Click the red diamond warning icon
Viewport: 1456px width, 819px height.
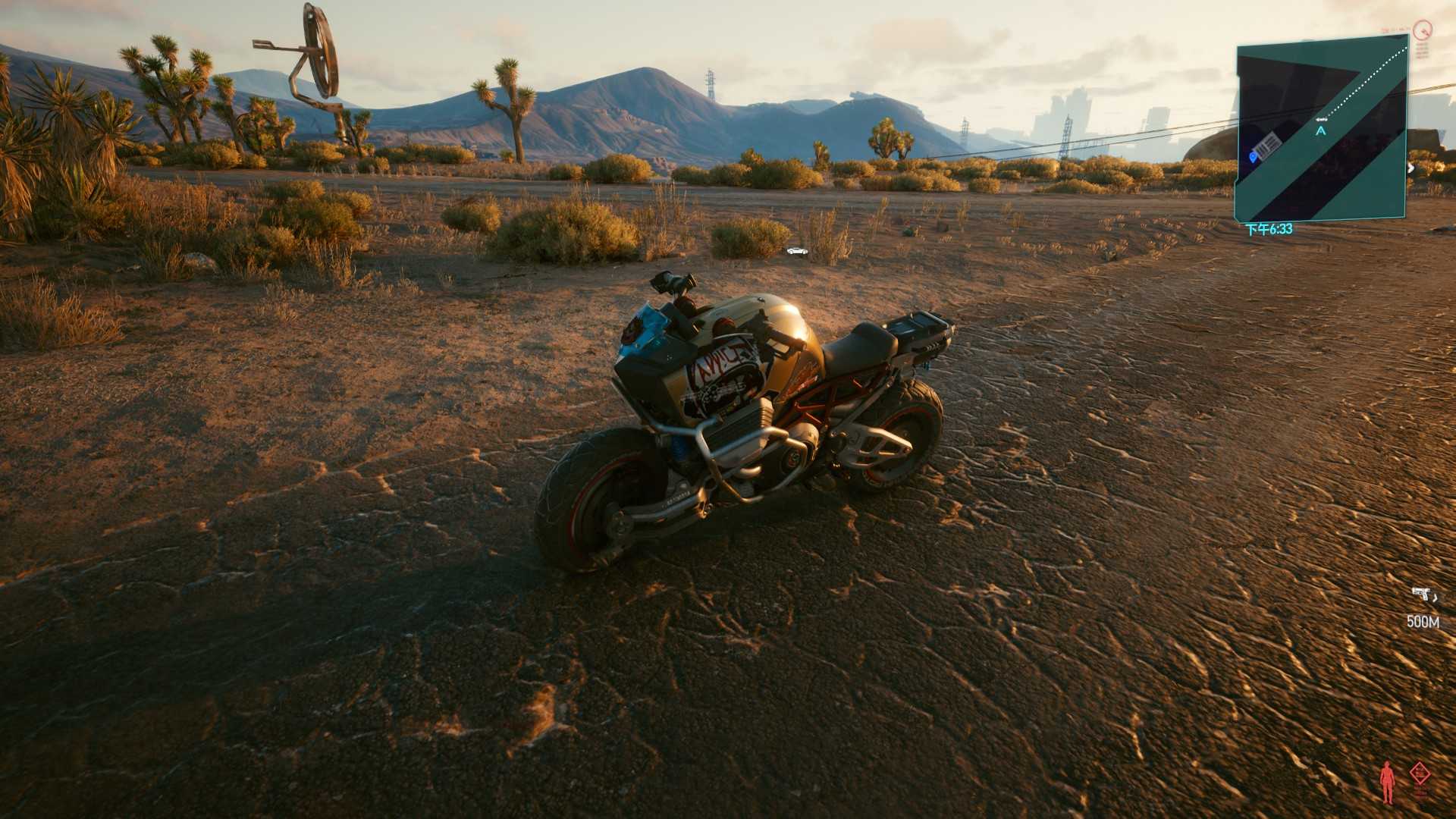tap(1420, 774)
